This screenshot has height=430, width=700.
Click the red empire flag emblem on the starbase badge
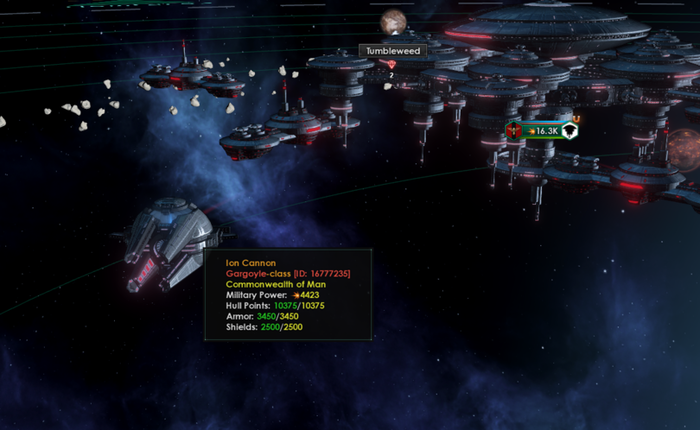pyautogui.click(x=515, y=131)
